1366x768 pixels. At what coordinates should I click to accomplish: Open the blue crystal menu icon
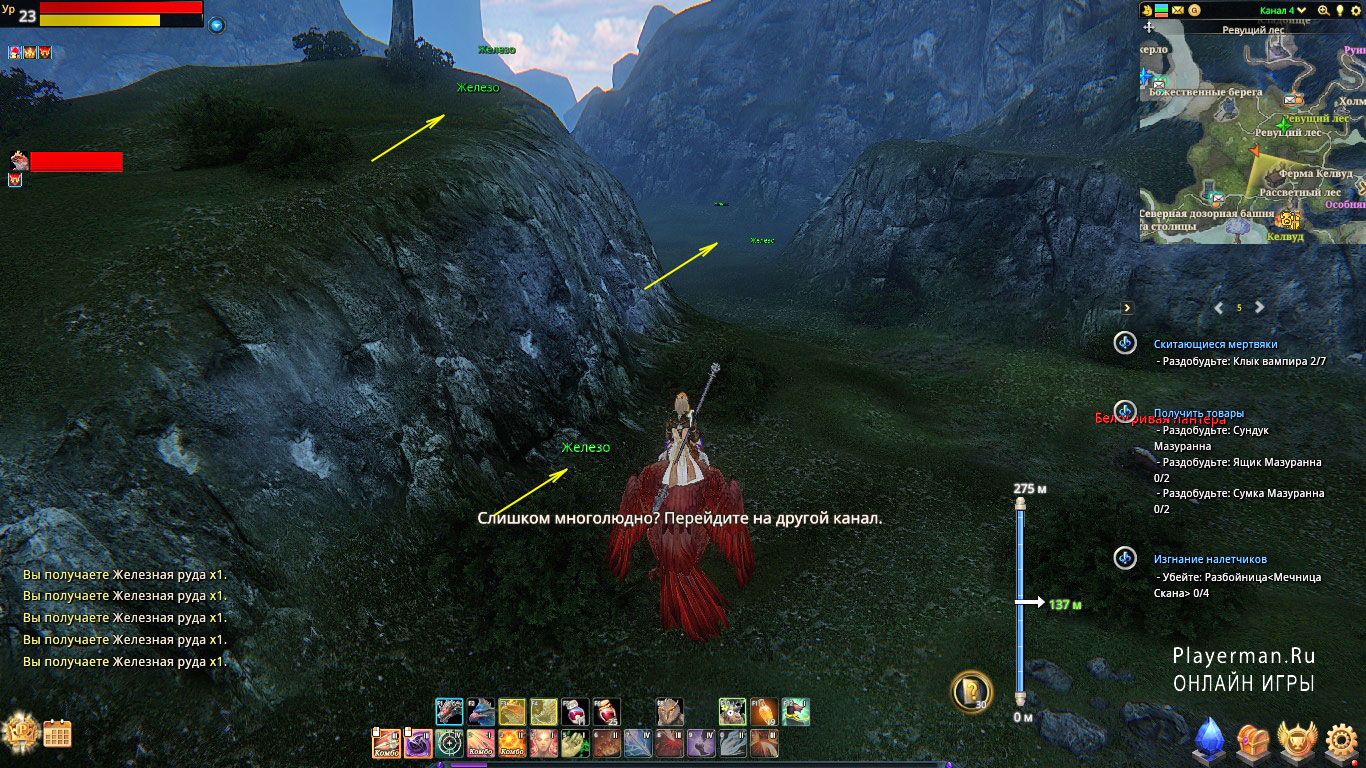click(x=1210, y=740)
